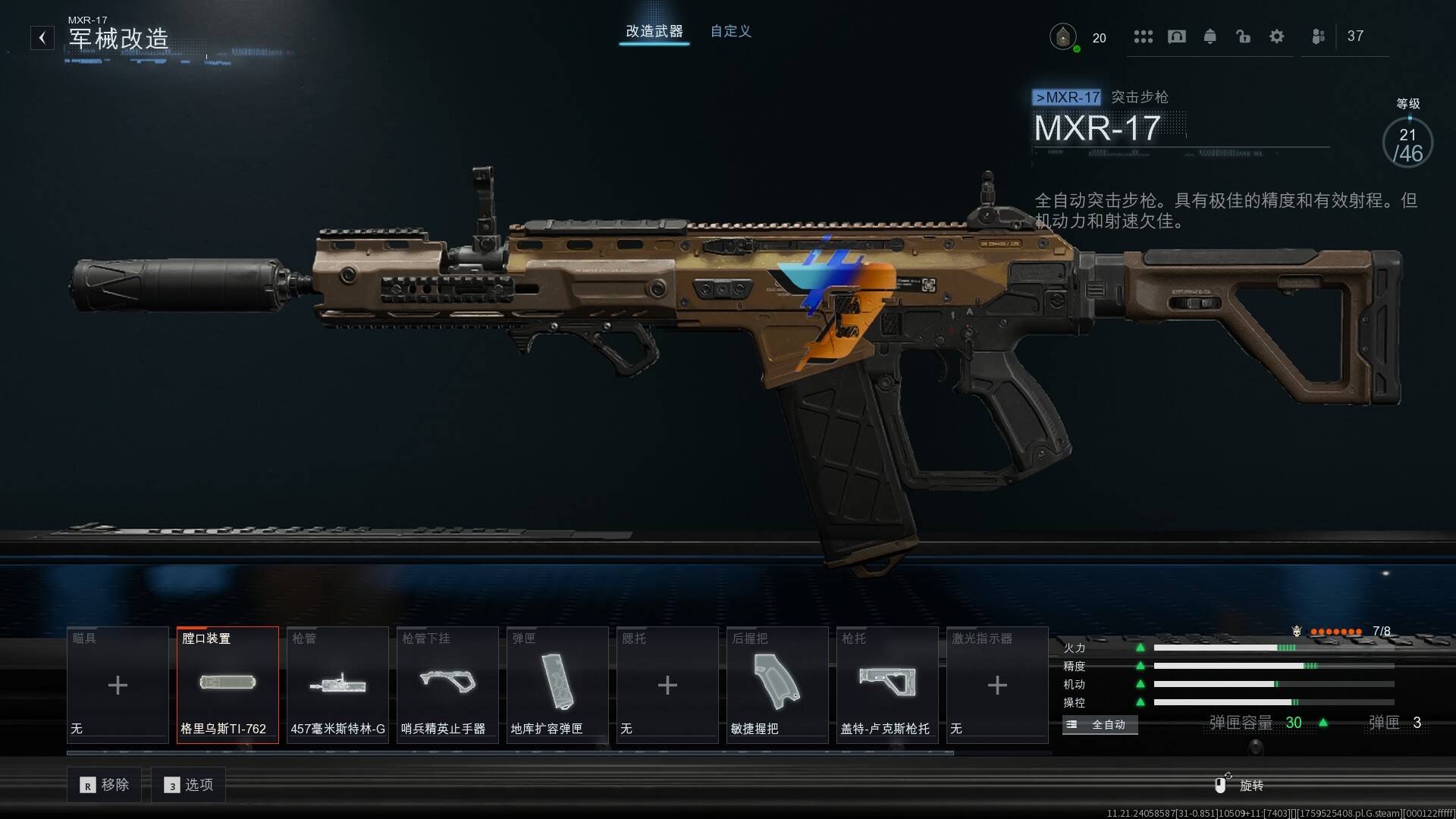Open the empty 腮托 slot

point(667,685)
